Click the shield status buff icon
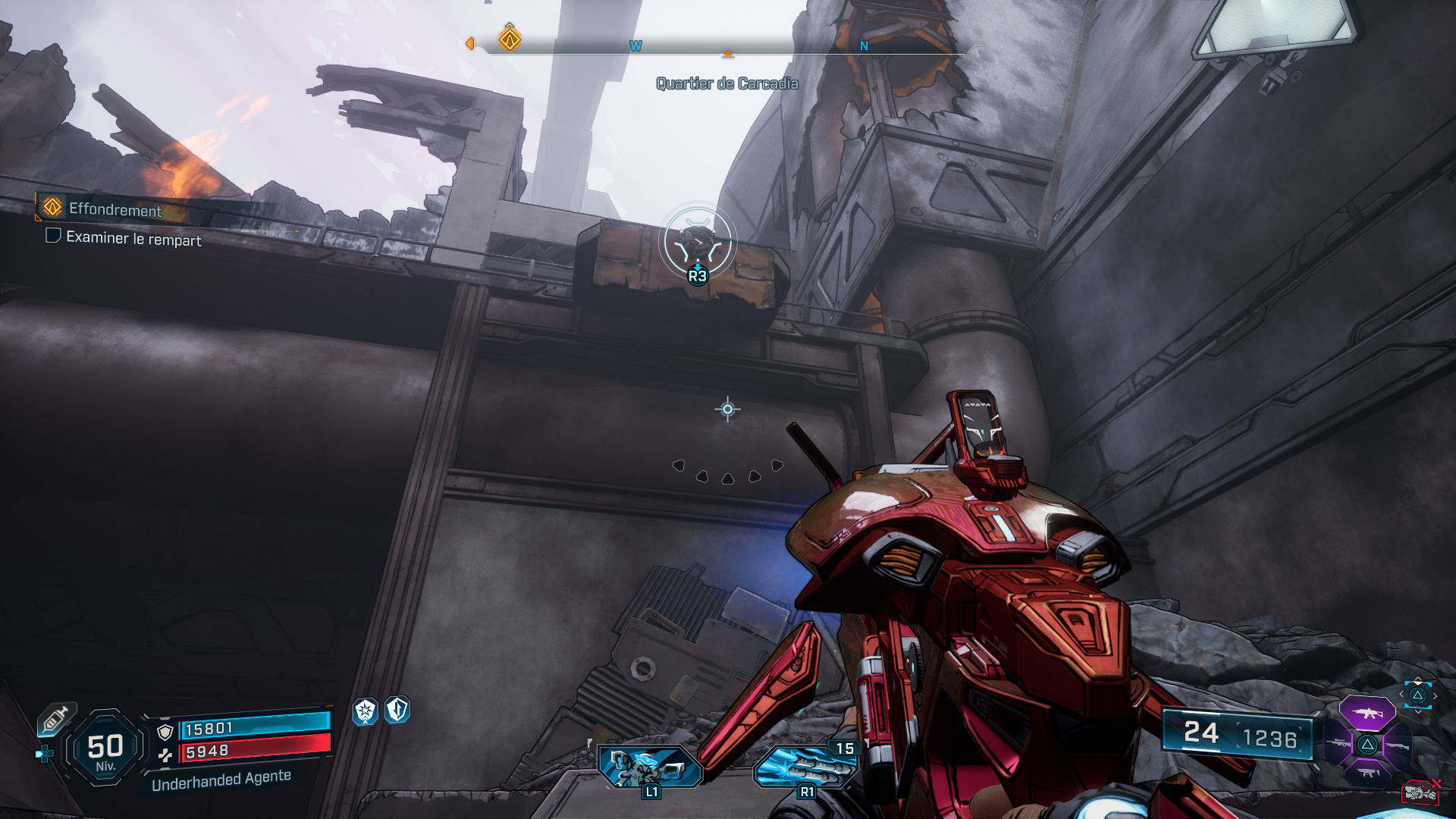1456x819 pixels. pos(397,709)
